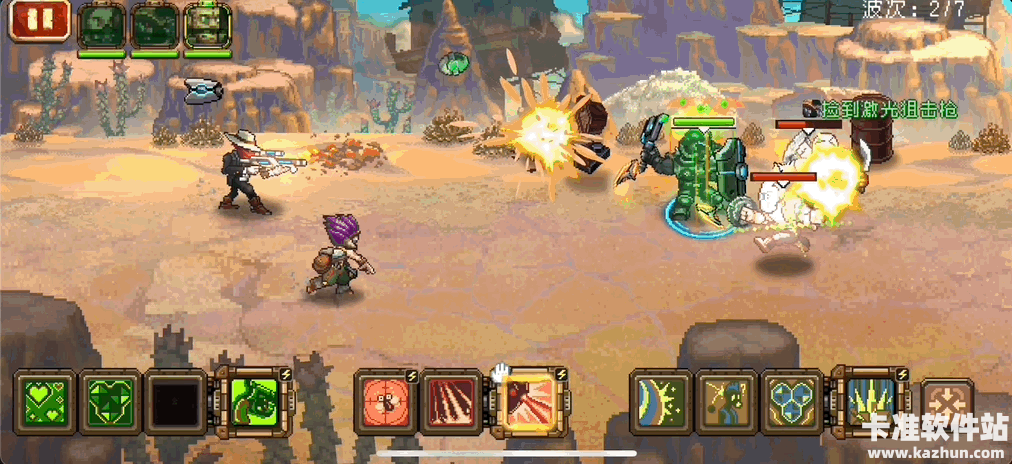This screenshot has width=1012, height=464.
Task: Fire the red streaking barrage skill
Action: pyautogui.click(x=453, y=403)
